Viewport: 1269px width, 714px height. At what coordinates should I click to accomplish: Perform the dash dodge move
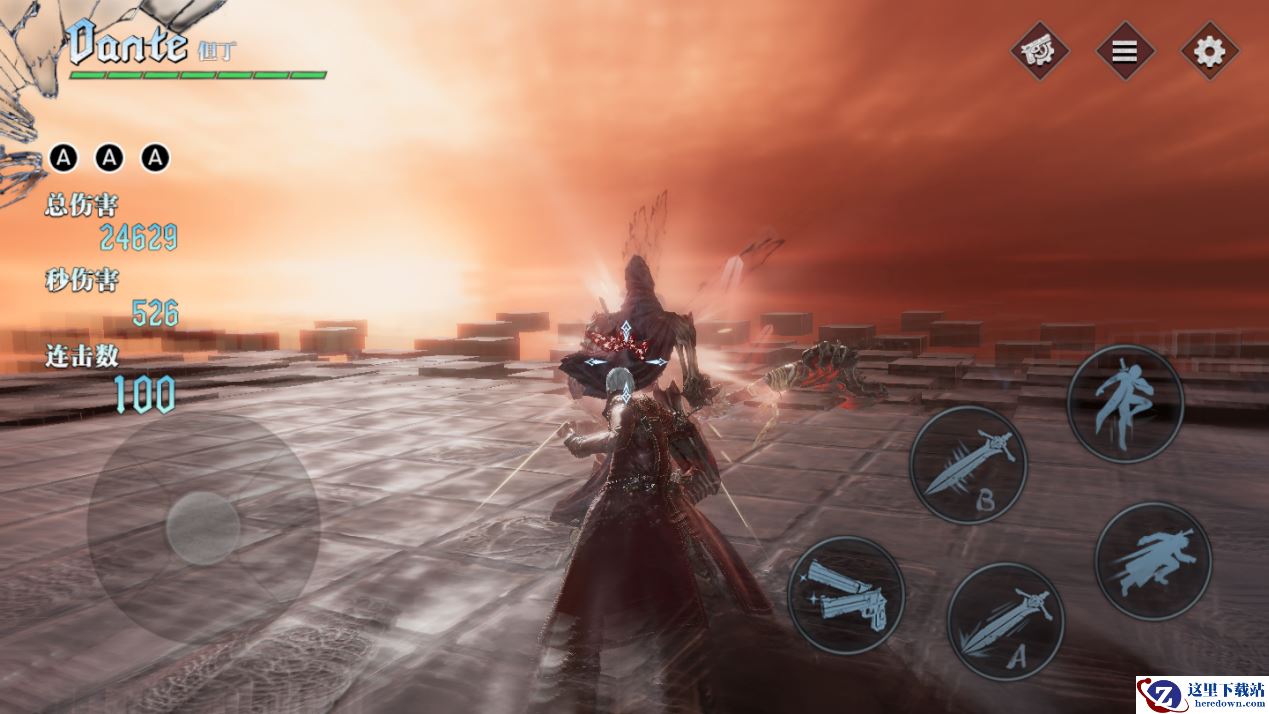1152,560
